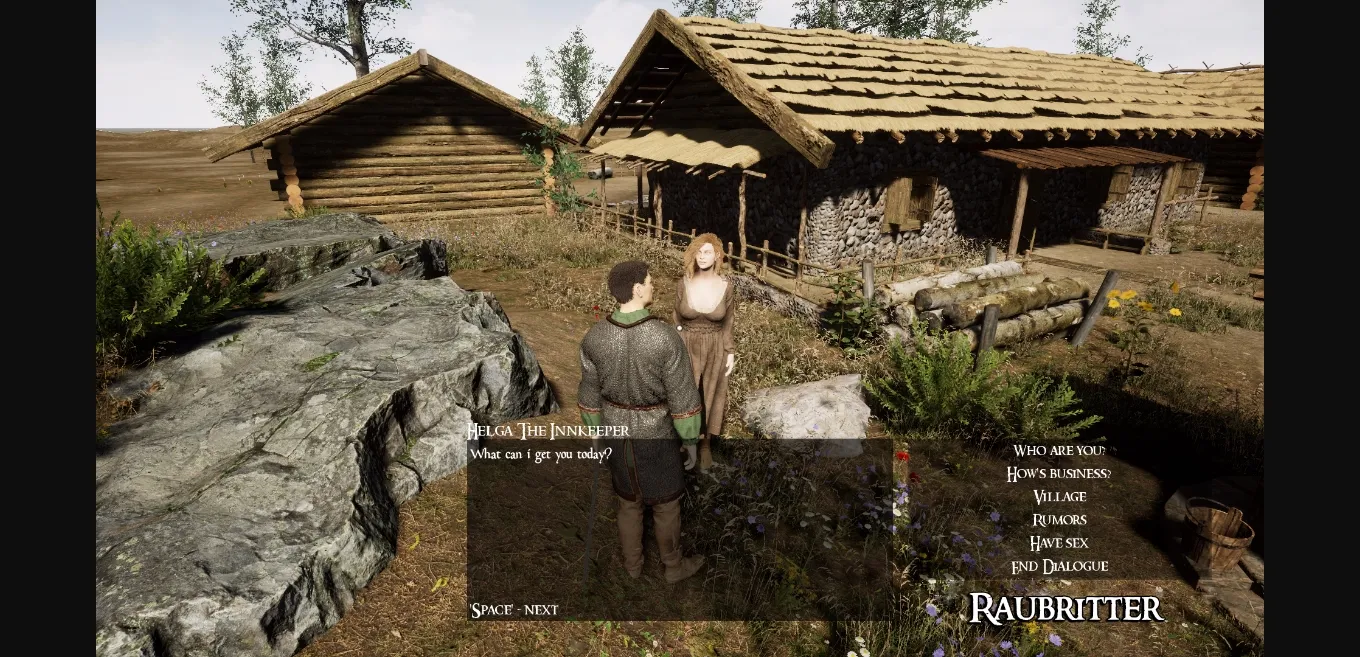Choose the "How's business?" dialogue option
This screenshot has width=1360, height=657.
[x=1058, y=474]
